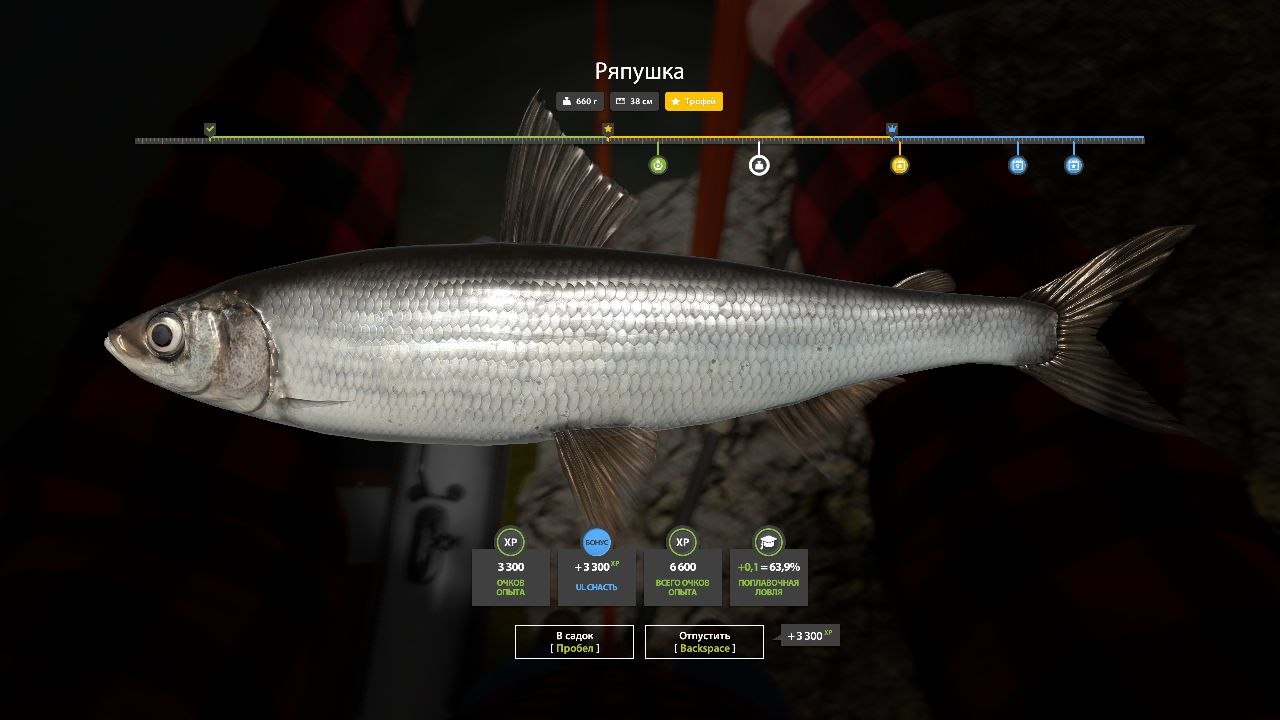
Task: Select the yellow star trophy threshold marker
Action: 608,128
